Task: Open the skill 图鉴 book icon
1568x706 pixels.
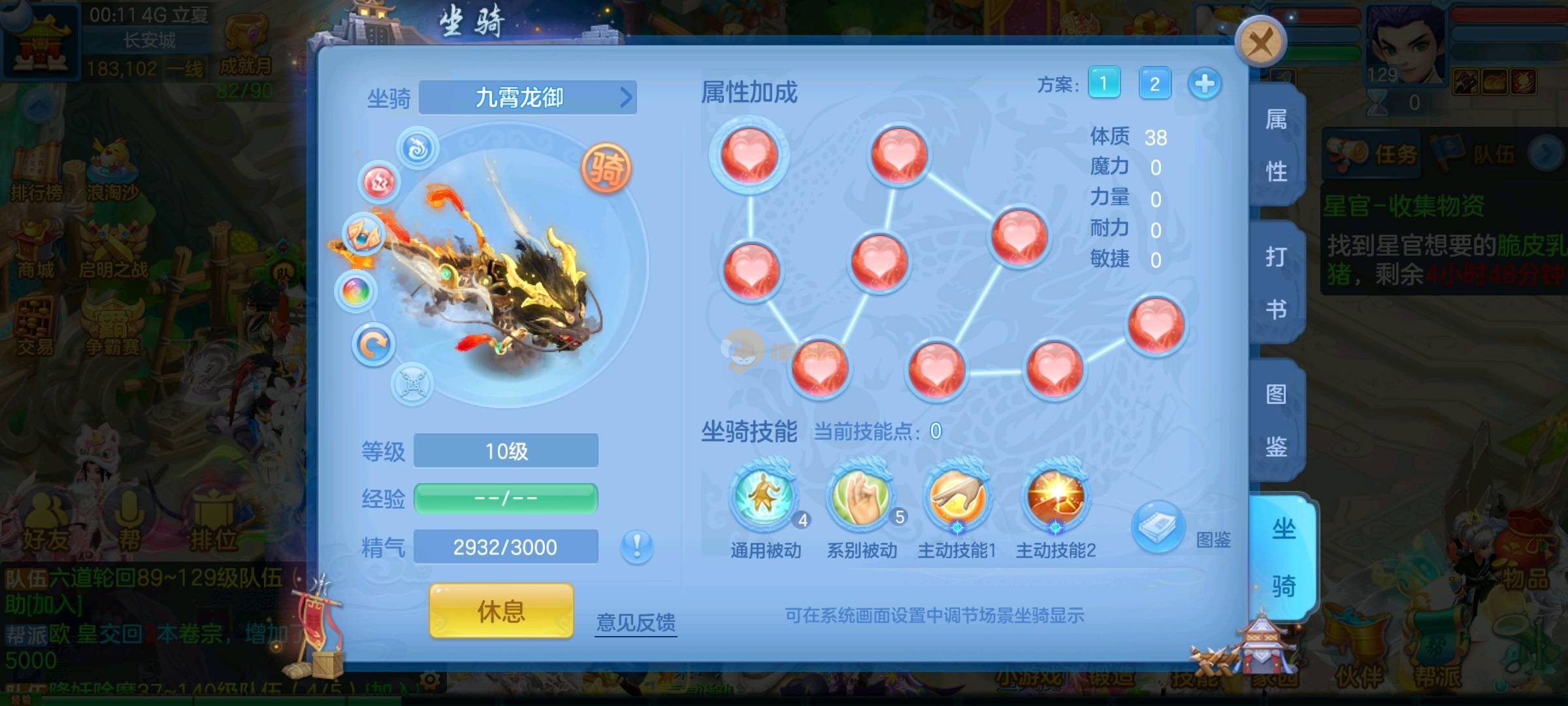Action: [x=1157, y=526]
